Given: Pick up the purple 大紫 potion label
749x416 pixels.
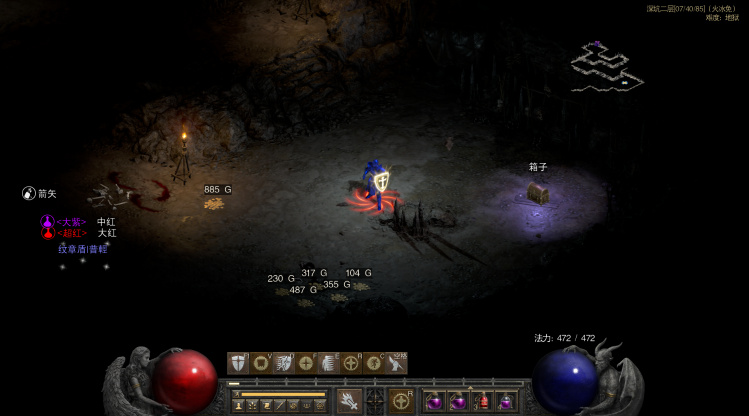Looking at the screenshot, I should tap(70, 221).
